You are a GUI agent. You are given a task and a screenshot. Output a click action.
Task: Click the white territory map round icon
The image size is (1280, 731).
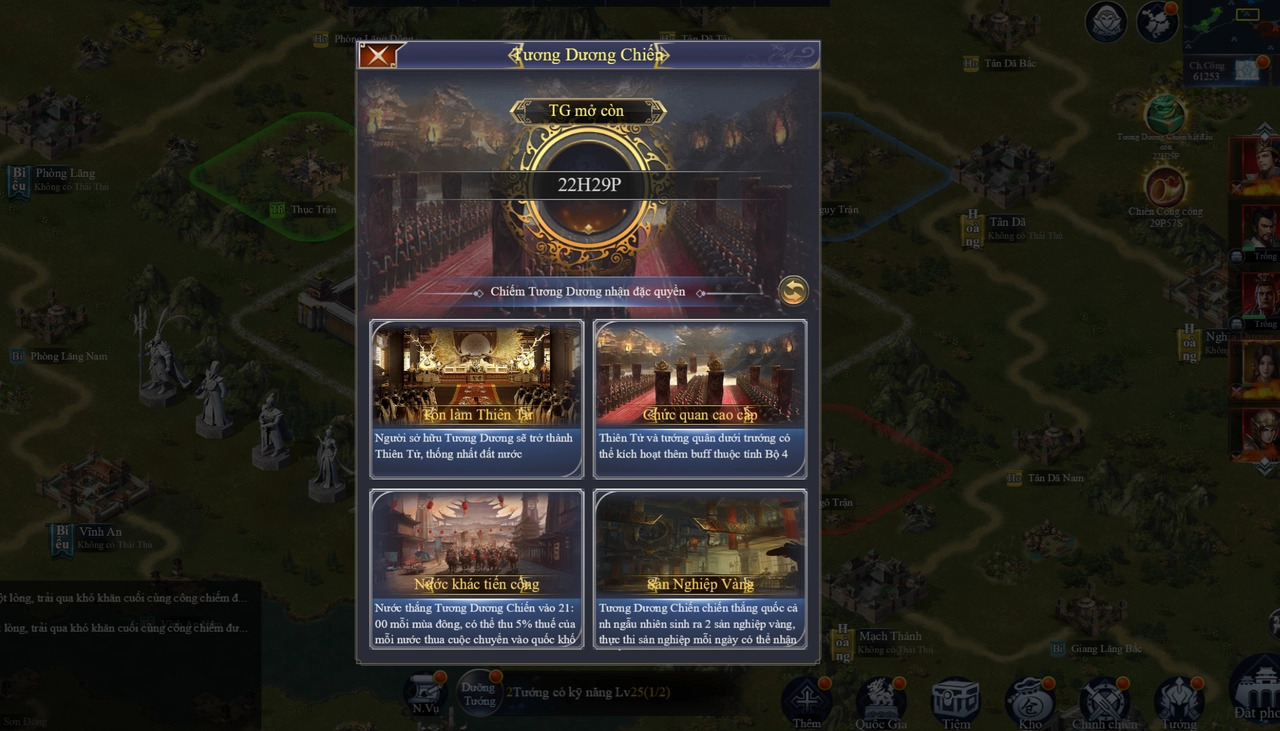pyautogui.click(x=1157, y=22)
